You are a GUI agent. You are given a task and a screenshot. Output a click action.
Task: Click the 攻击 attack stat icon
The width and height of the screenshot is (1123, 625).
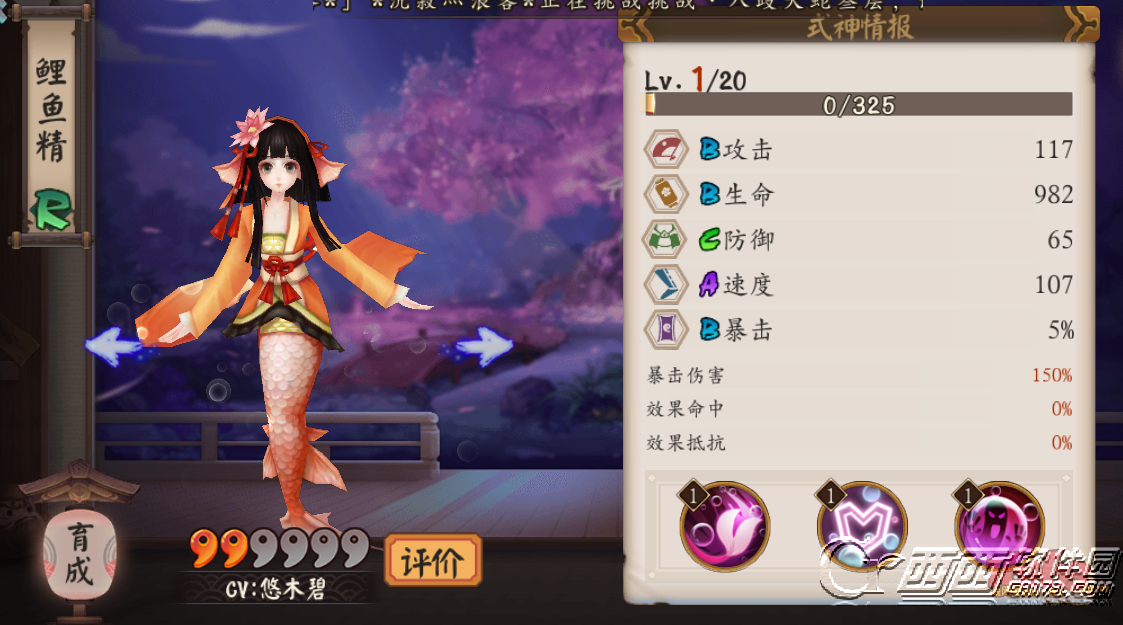(667, 150)
